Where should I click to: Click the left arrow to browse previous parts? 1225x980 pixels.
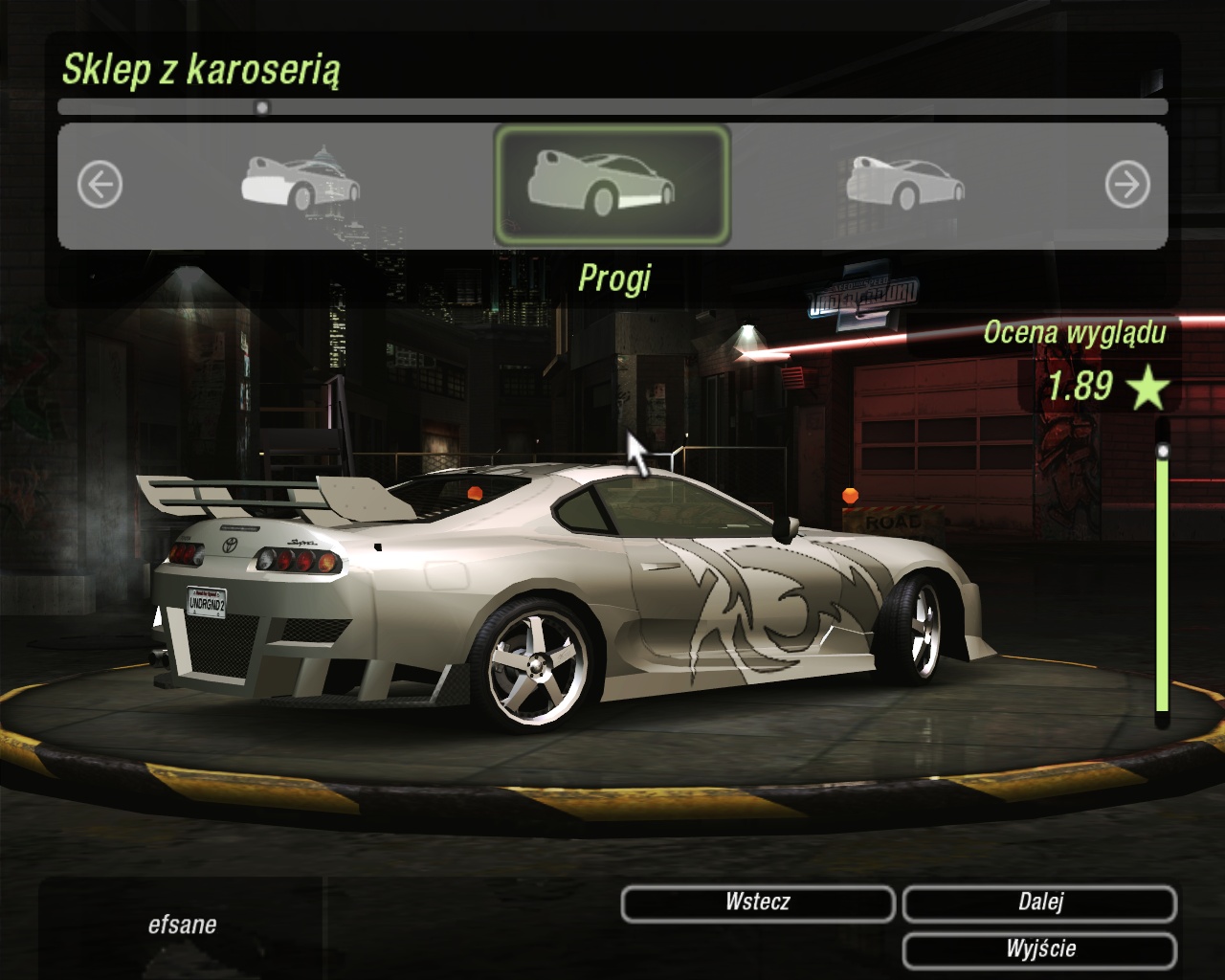100,185
